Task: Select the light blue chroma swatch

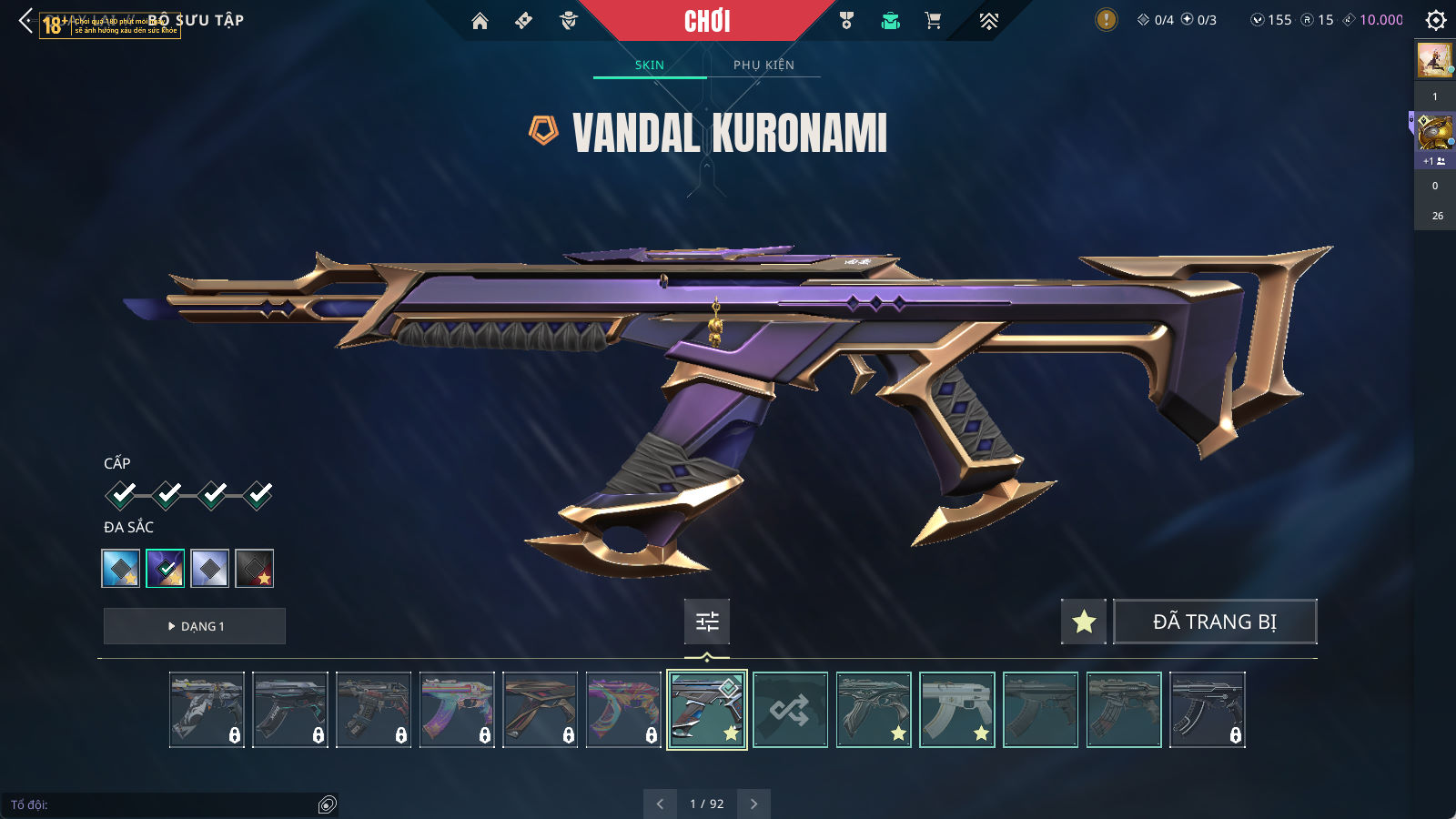Action: (x=121, y=569)
